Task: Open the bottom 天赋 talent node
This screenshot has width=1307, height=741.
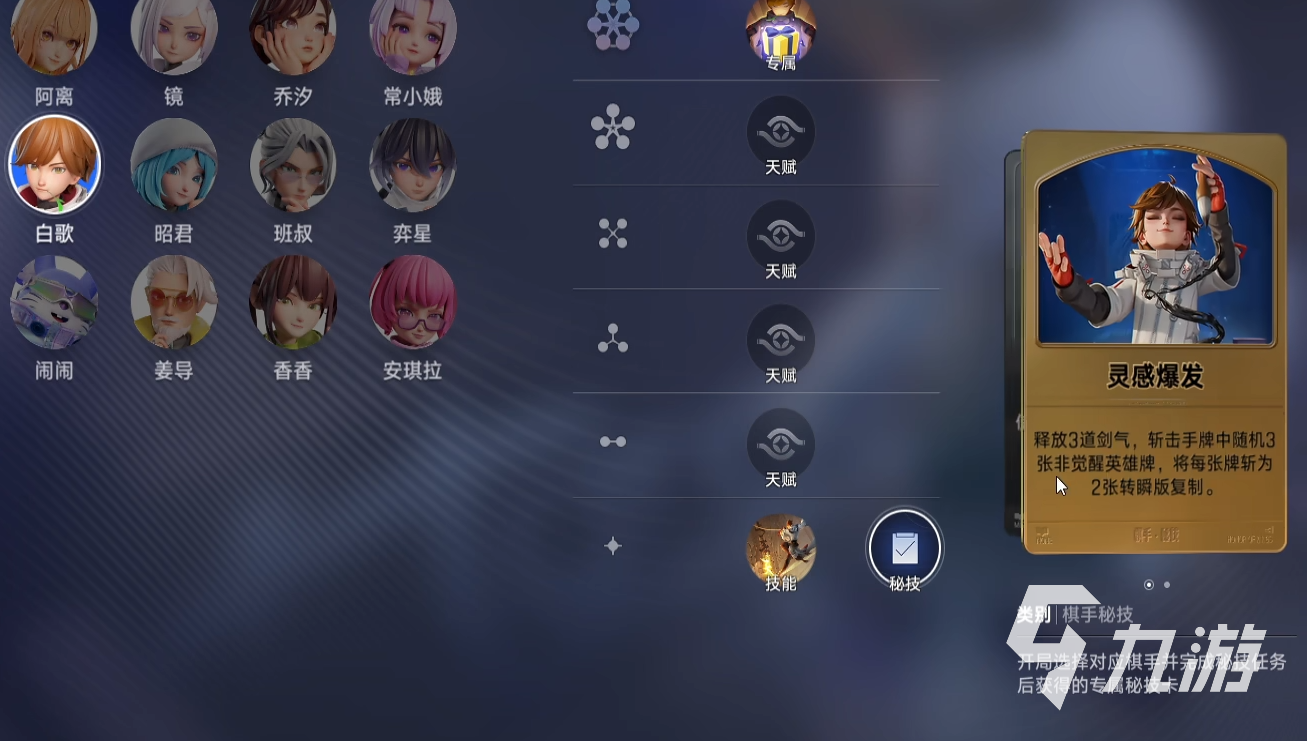Action: (x=780, y=445)
